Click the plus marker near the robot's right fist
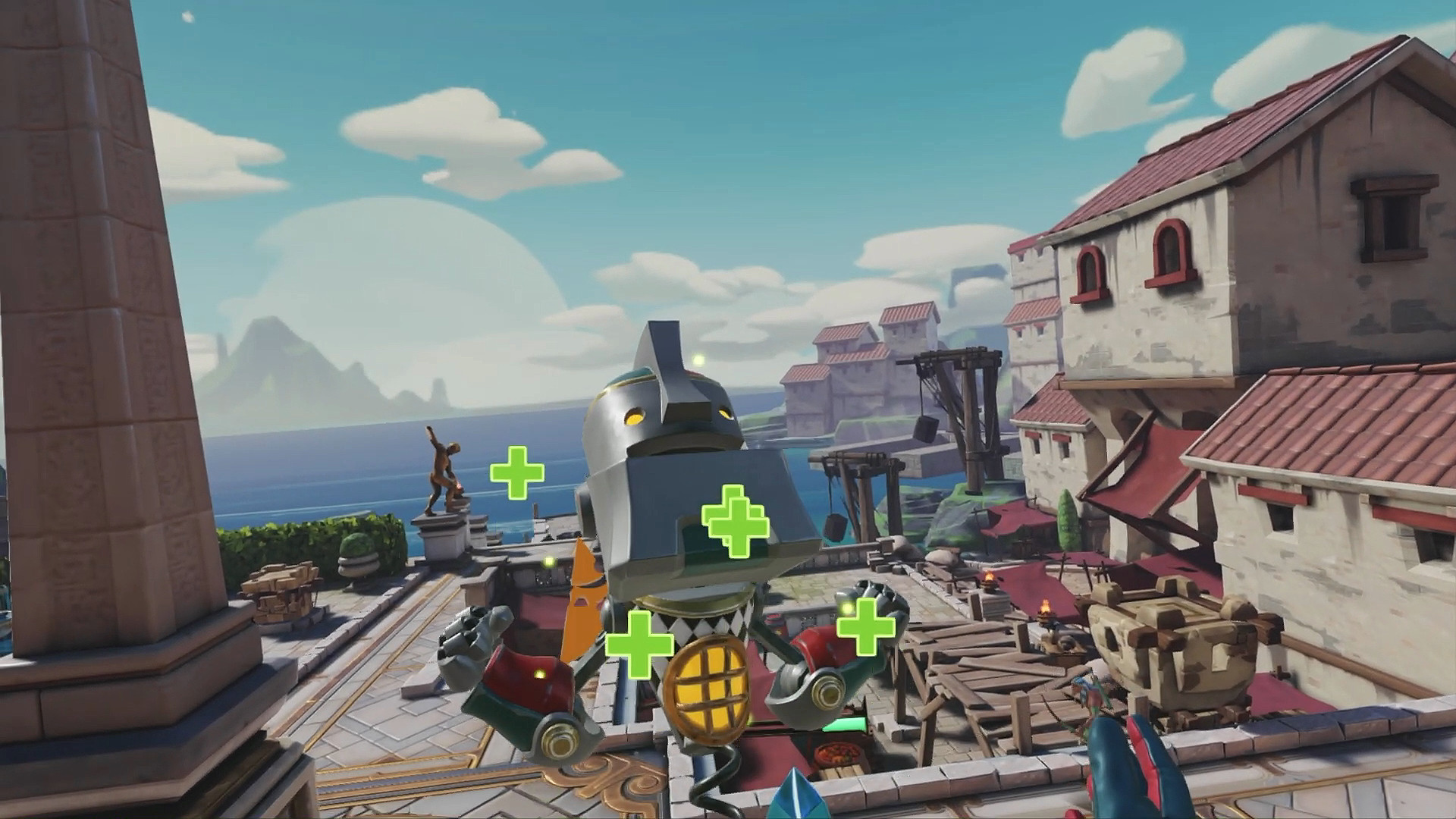1456x819 pixels. click(x=865, y=626)
